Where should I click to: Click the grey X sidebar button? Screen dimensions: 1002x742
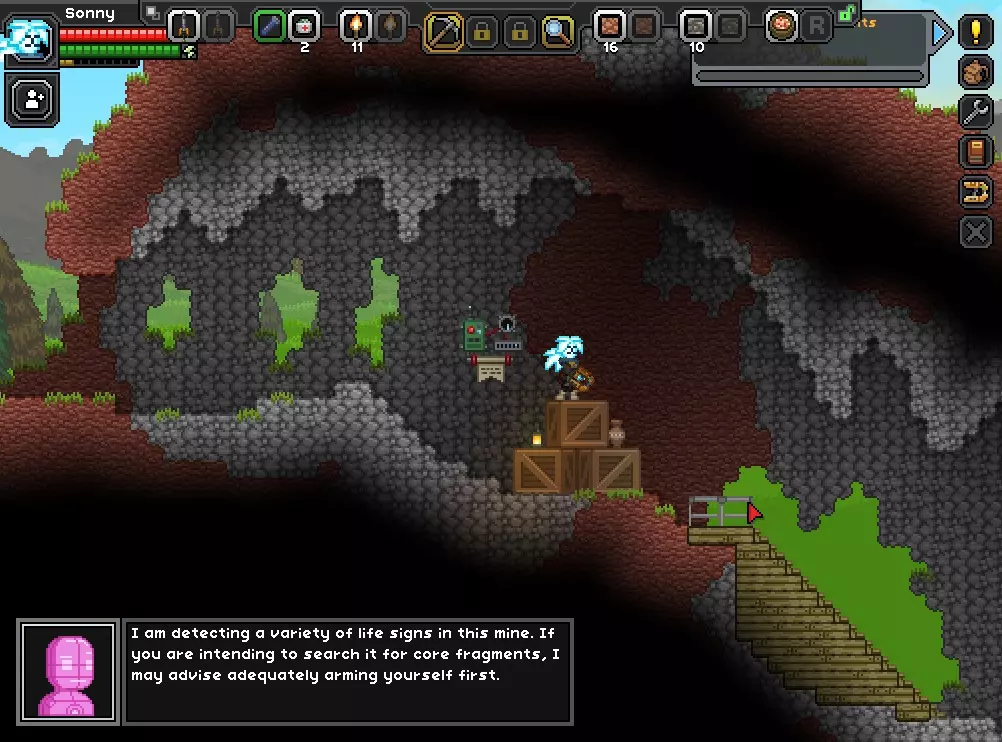pyautogui.click(x=975, y=232)
